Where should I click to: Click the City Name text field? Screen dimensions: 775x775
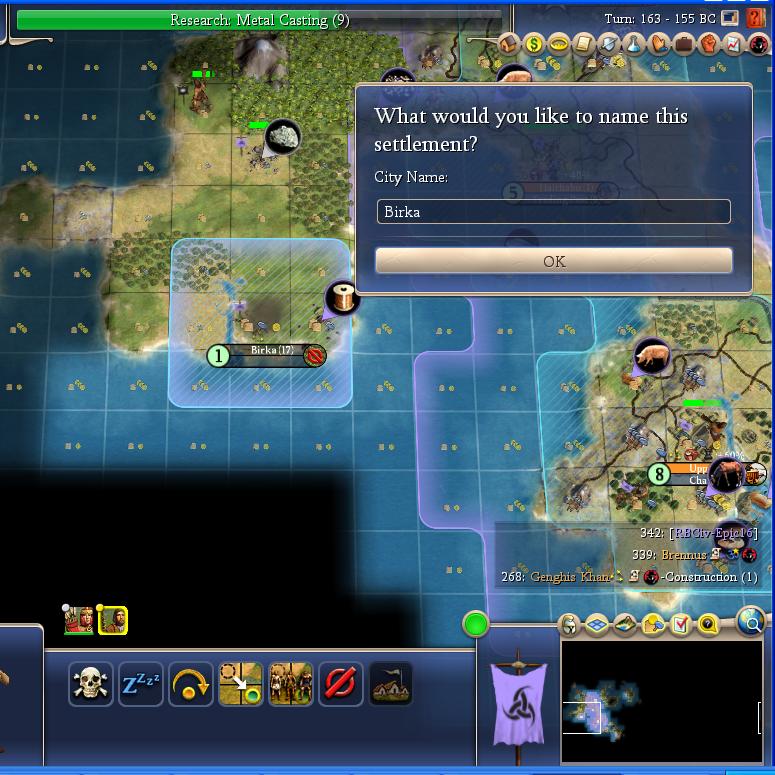[554, 212]
